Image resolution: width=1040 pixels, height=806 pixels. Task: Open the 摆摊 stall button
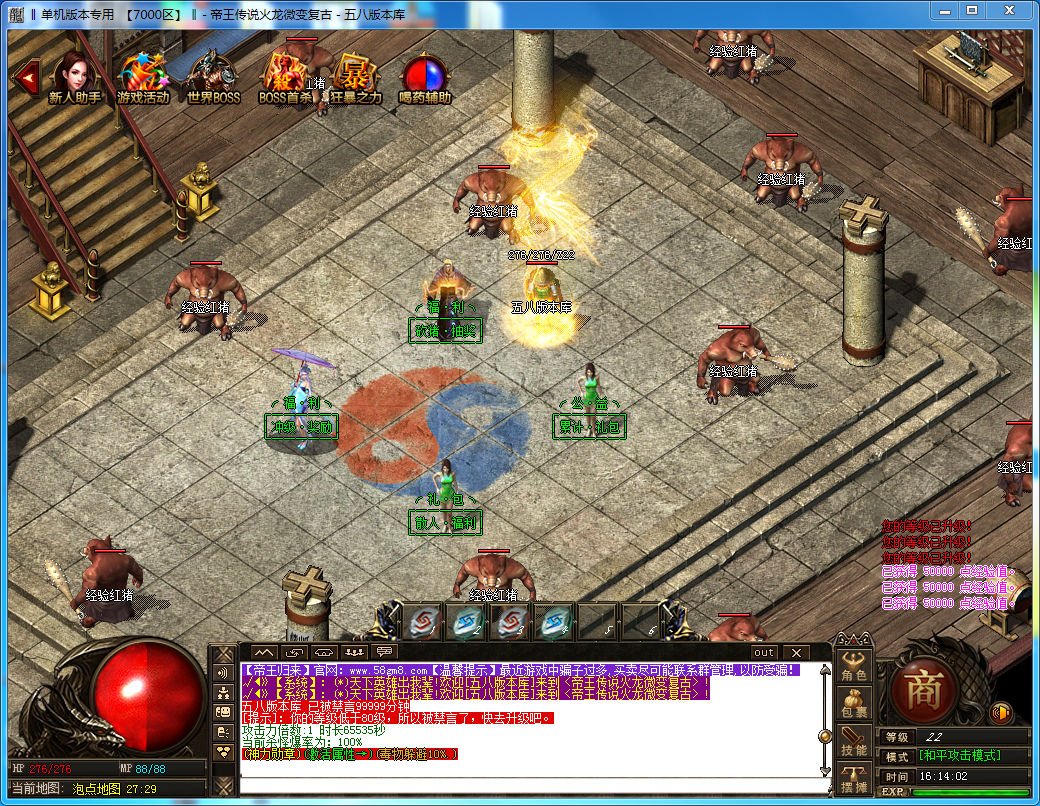pyautogui.click(x=854, y=778)
